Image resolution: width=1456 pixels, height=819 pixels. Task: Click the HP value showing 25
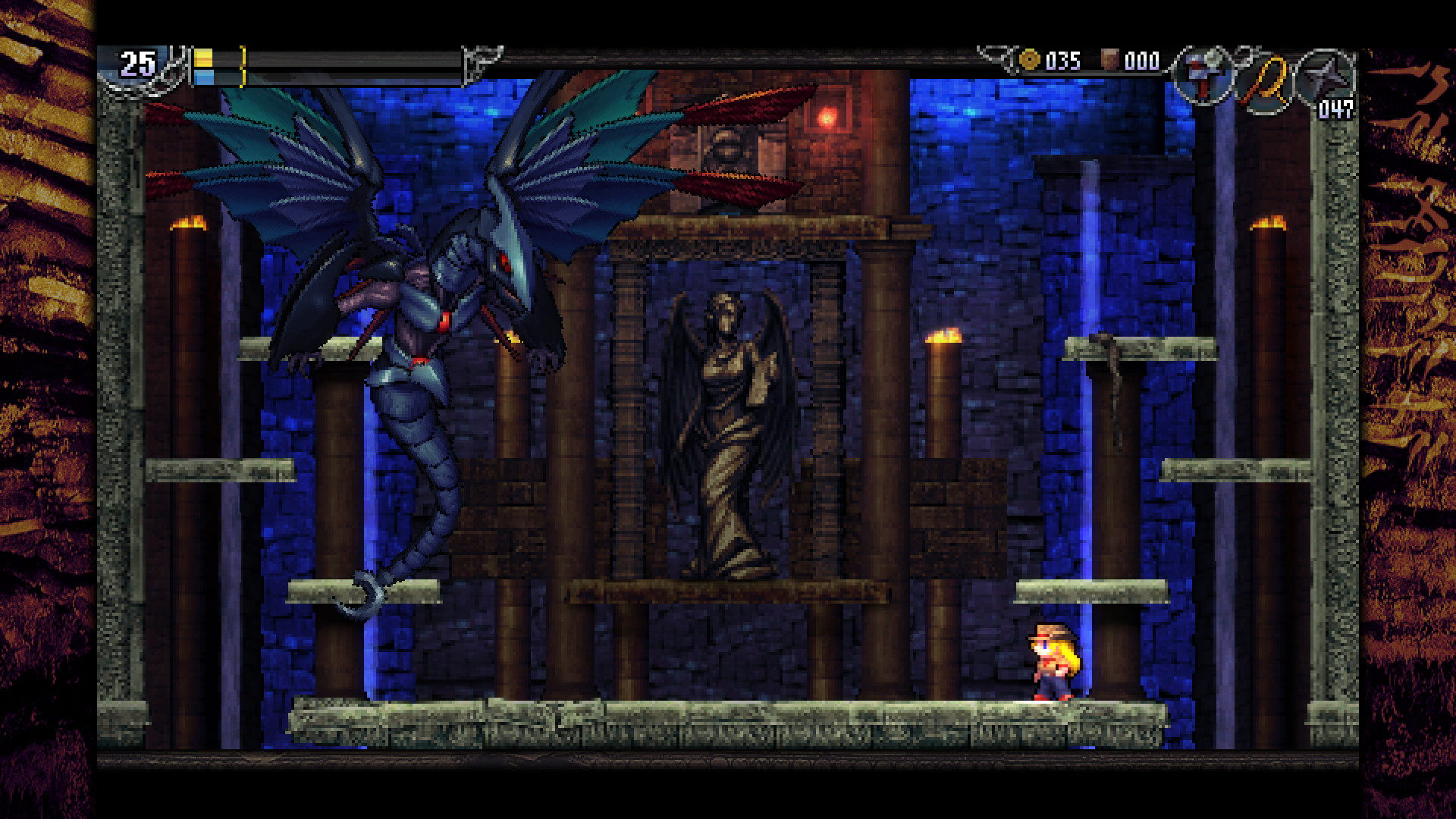pyautogui.click(x=136, y=61)
